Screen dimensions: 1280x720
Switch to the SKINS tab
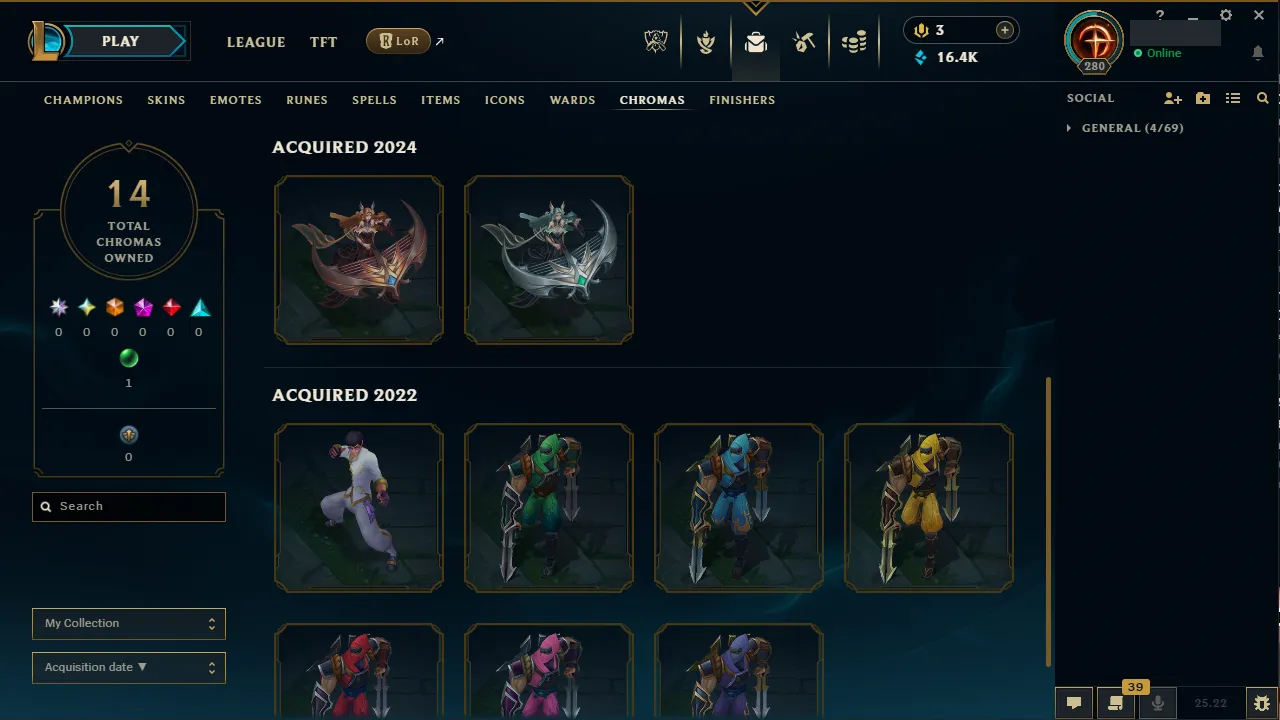[x=166, y=99]
